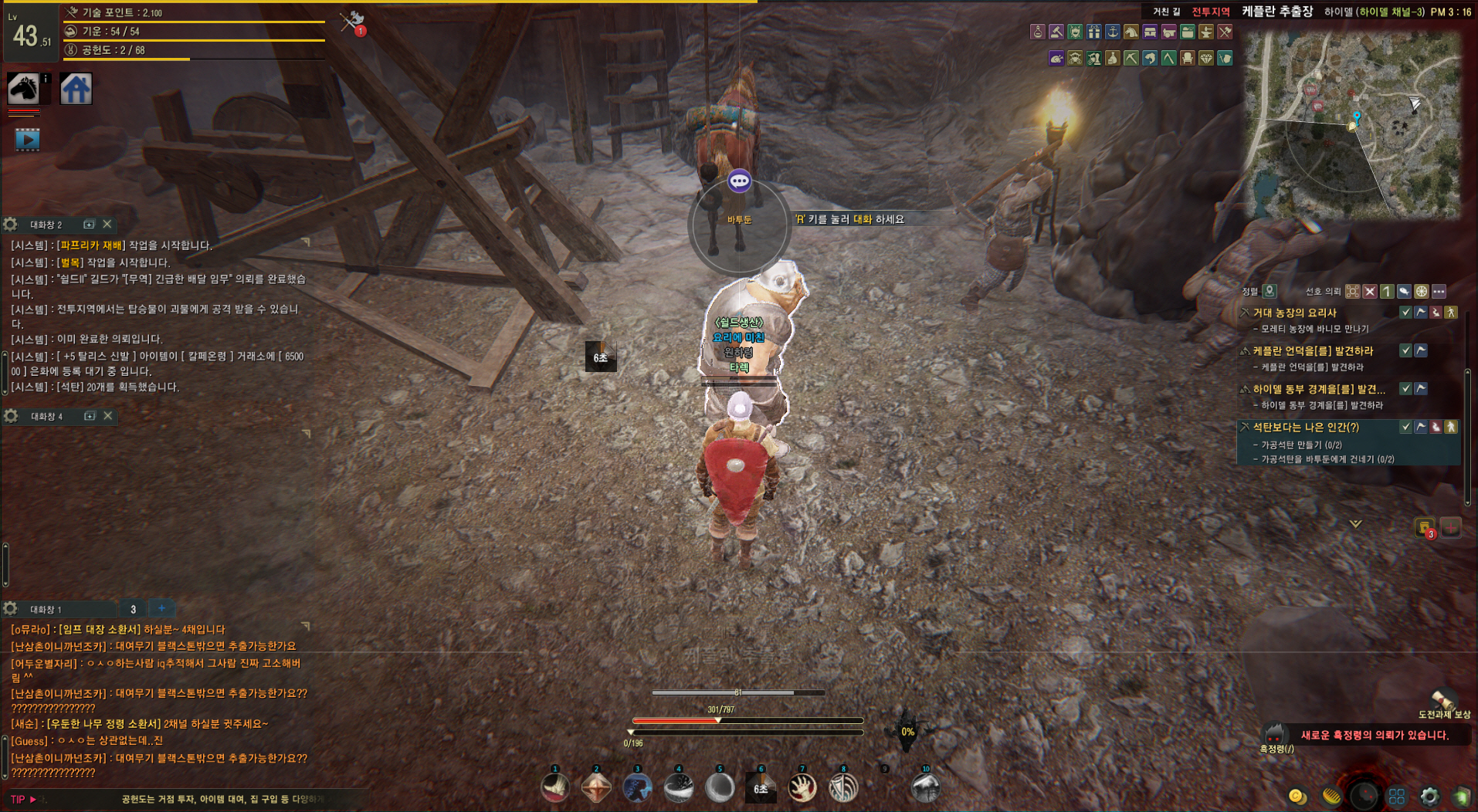Open the horse mount icon
The height and width of the screenshot is (812, 1478).
[x=23, y=89]
